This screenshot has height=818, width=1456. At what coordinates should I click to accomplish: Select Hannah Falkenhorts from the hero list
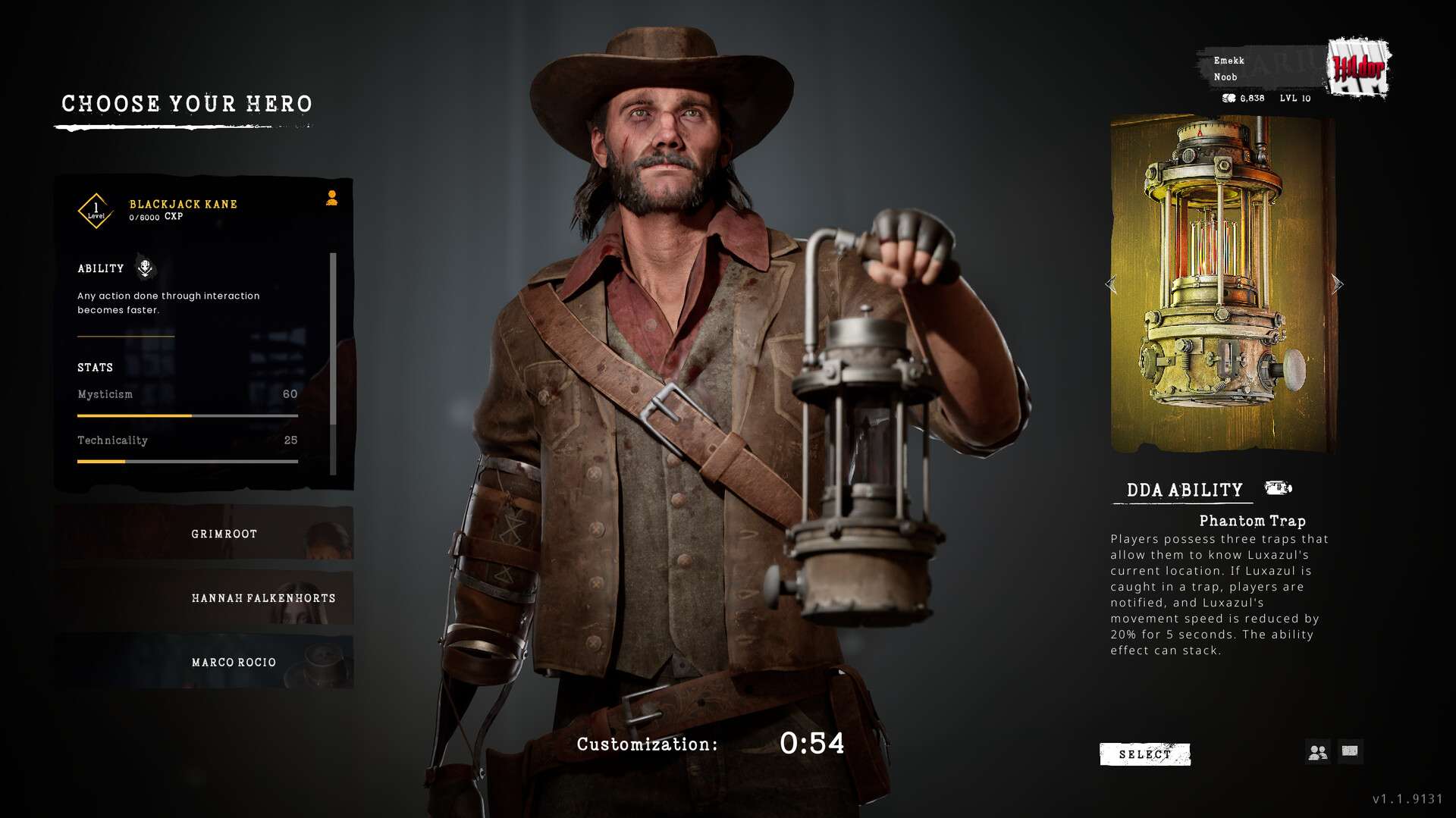(203, 598)
